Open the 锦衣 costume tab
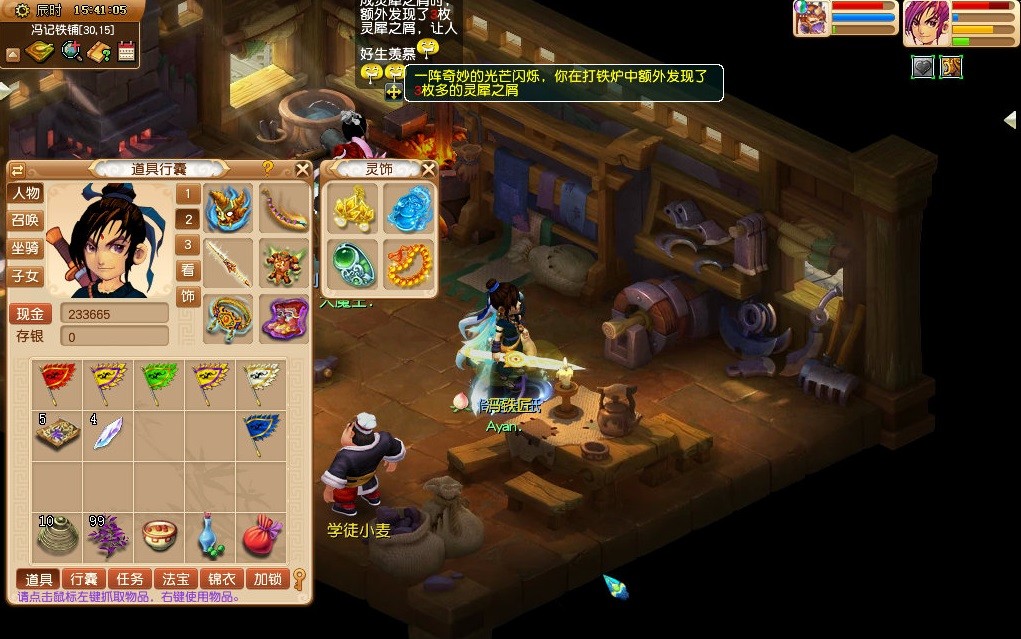The width and height of the screenshot is (1021, 639). (221, 579)
